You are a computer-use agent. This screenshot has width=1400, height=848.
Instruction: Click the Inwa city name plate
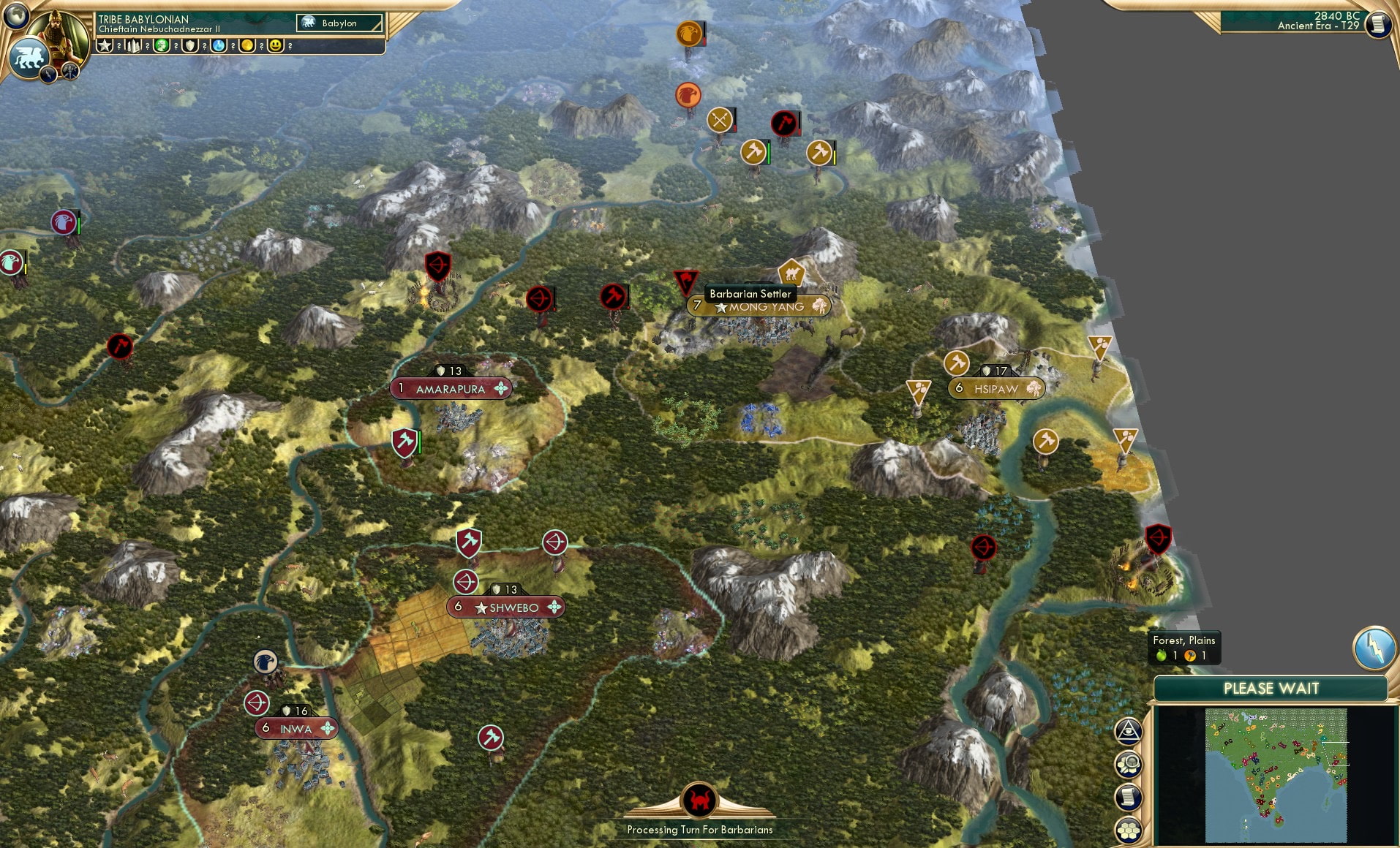(295, 729)
